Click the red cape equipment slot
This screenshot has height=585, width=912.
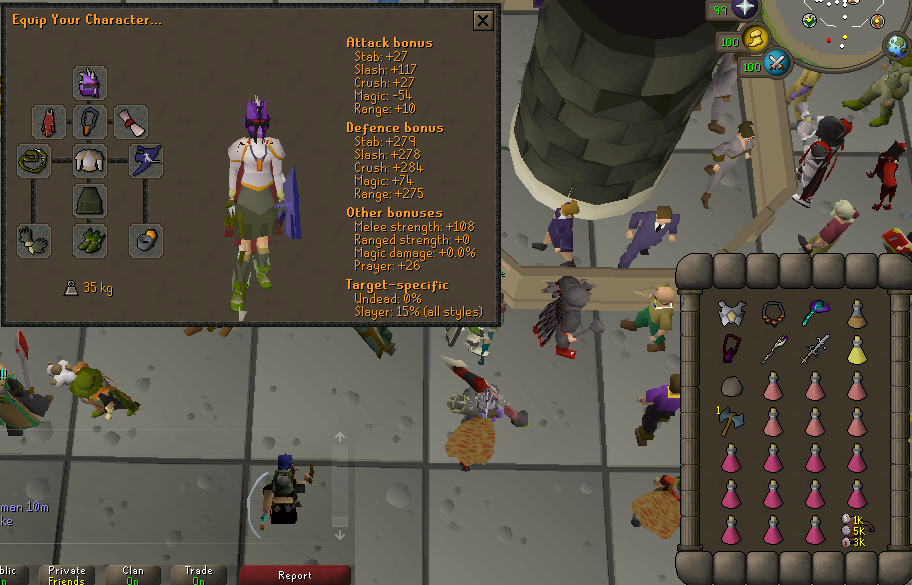(49, 122)
